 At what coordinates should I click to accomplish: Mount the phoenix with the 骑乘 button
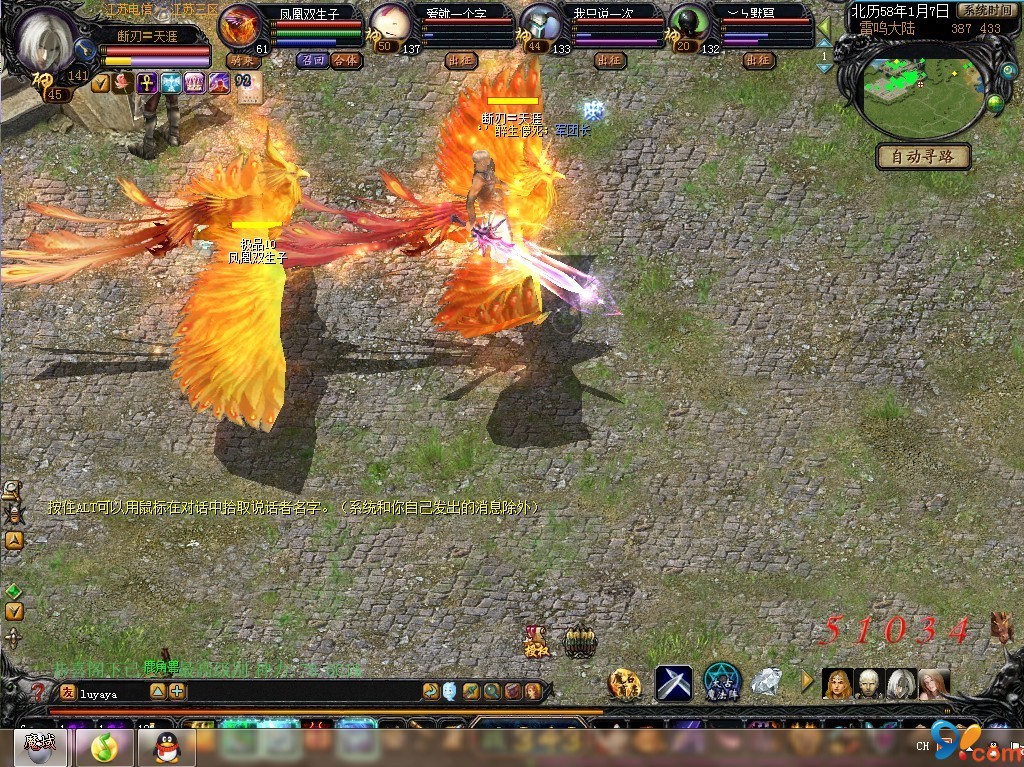pyautogui.click(x=242, y=61)
